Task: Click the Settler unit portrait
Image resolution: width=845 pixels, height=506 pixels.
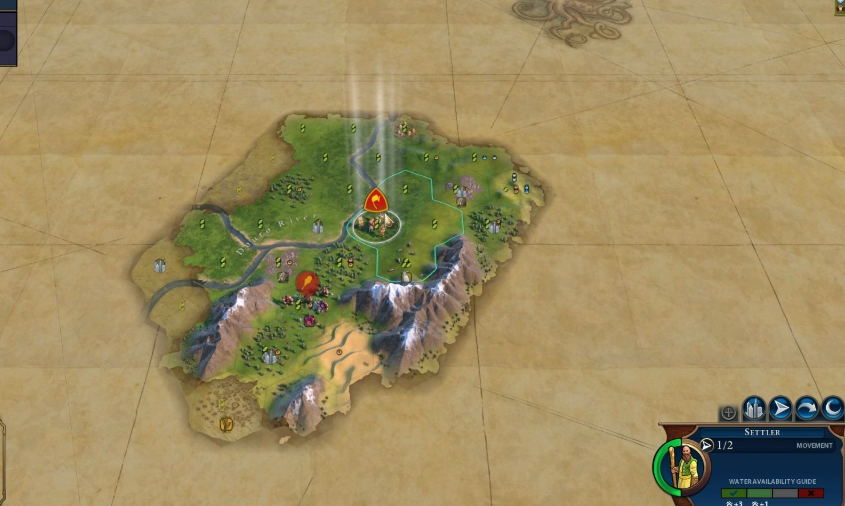Action: (684, 465)
